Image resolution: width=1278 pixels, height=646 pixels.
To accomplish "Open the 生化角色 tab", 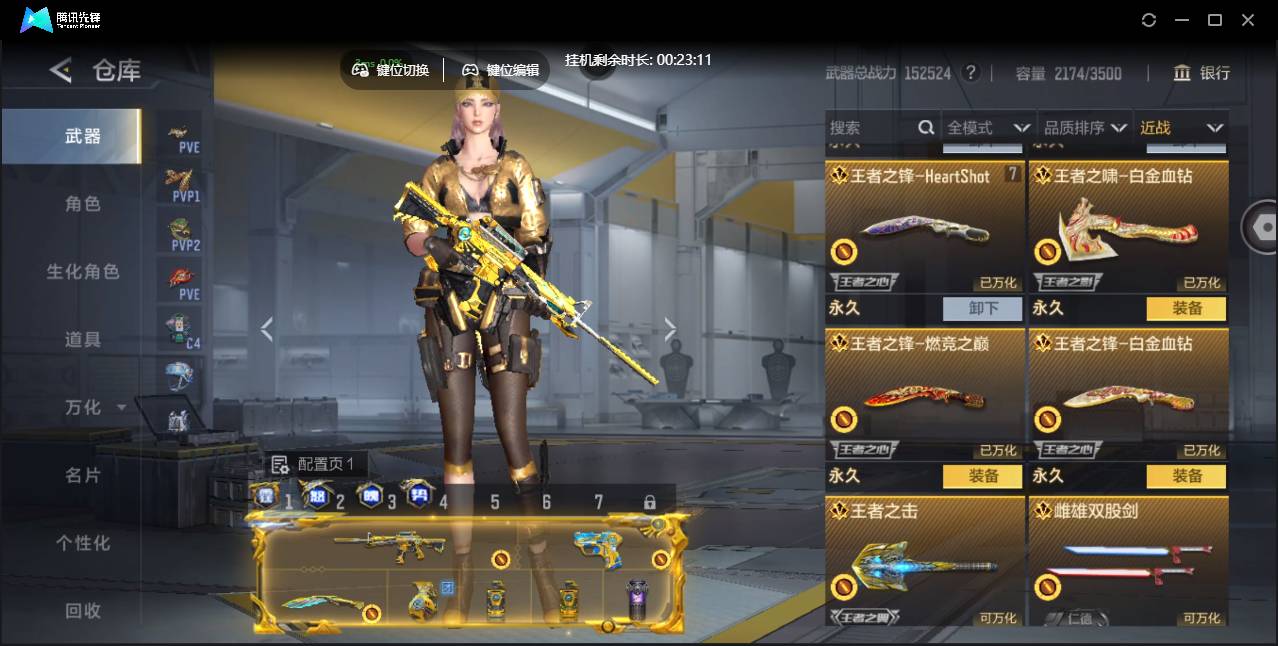I will tap(83, 272).
